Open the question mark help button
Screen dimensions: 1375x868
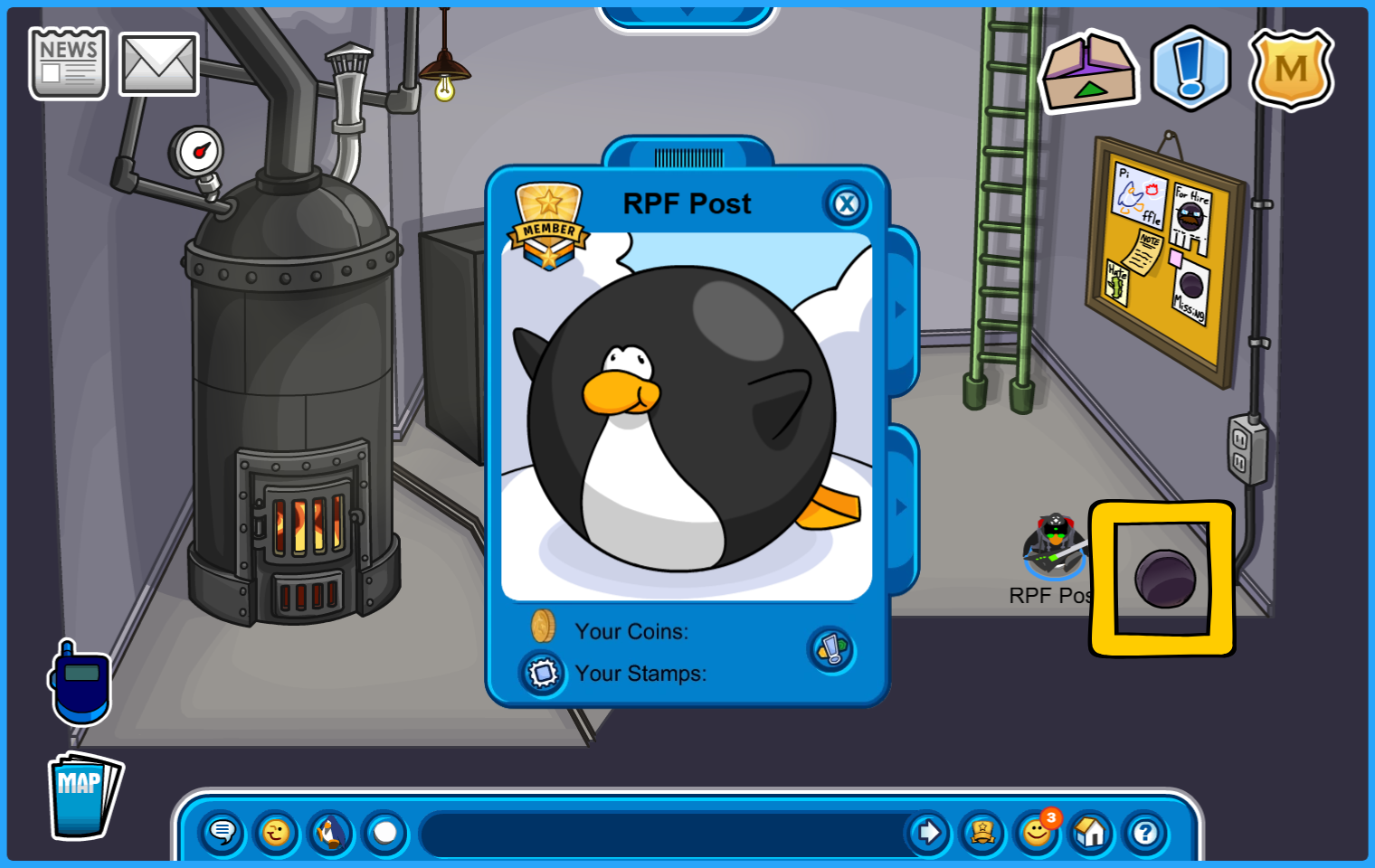pos(1145,832)
